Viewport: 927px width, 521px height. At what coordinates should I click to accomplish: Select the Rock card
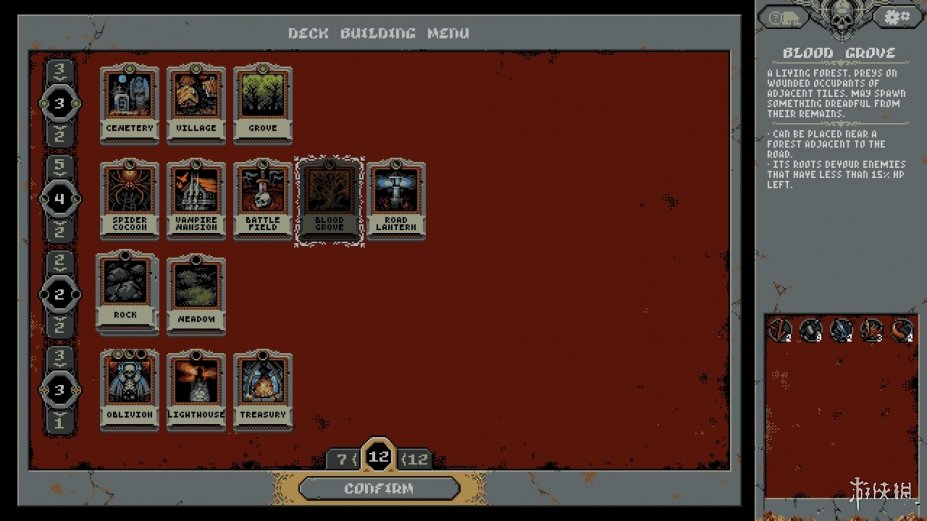coord(127,292)
